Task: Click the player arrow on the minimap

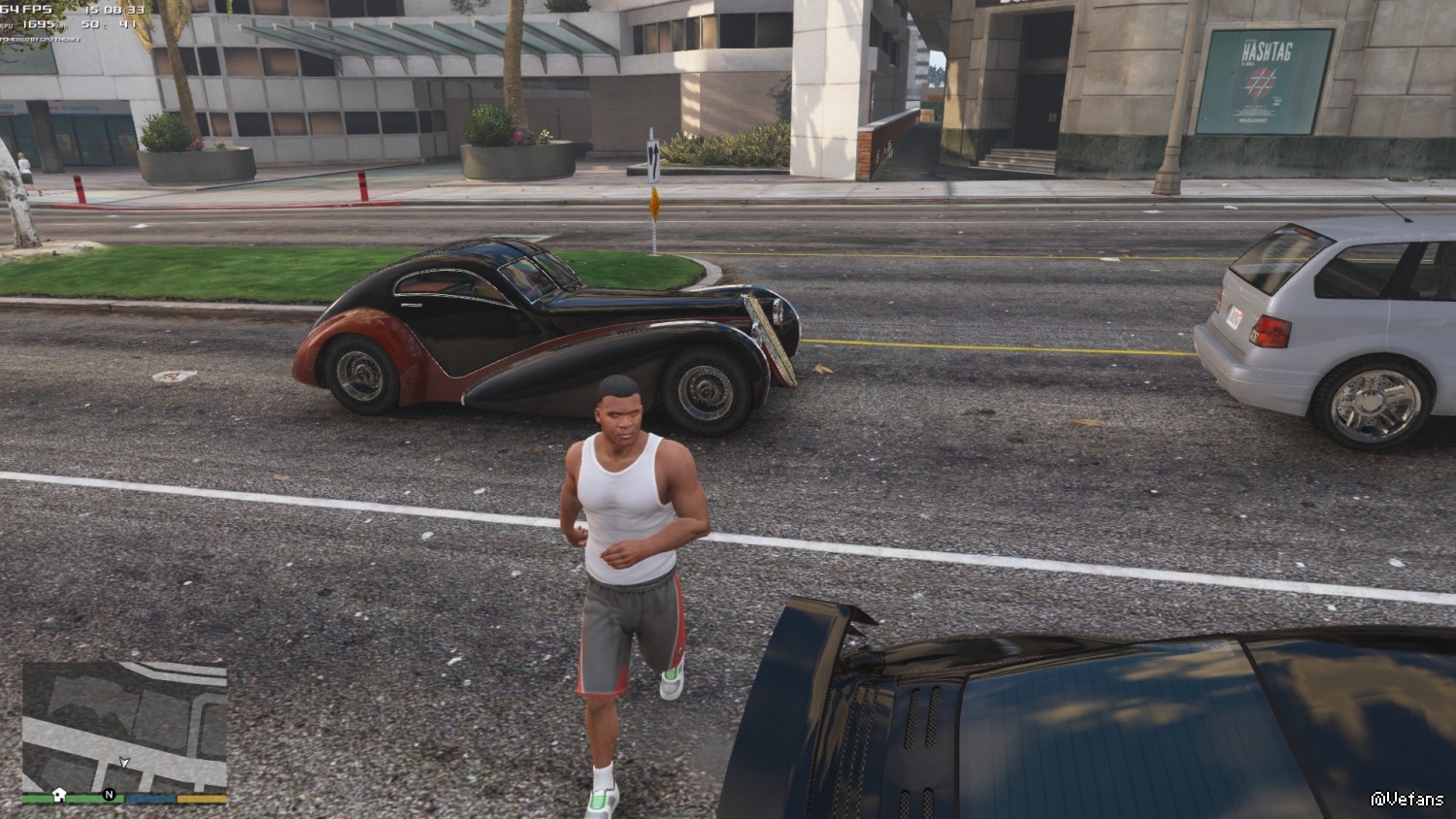Action: (x=124, y=763)
